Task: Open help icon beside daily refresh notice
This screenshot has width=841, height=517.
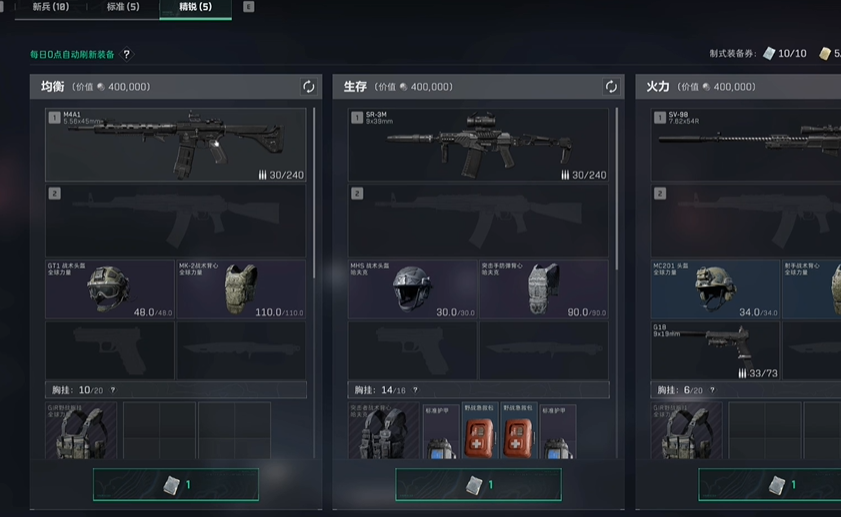Action: [127, 55]
